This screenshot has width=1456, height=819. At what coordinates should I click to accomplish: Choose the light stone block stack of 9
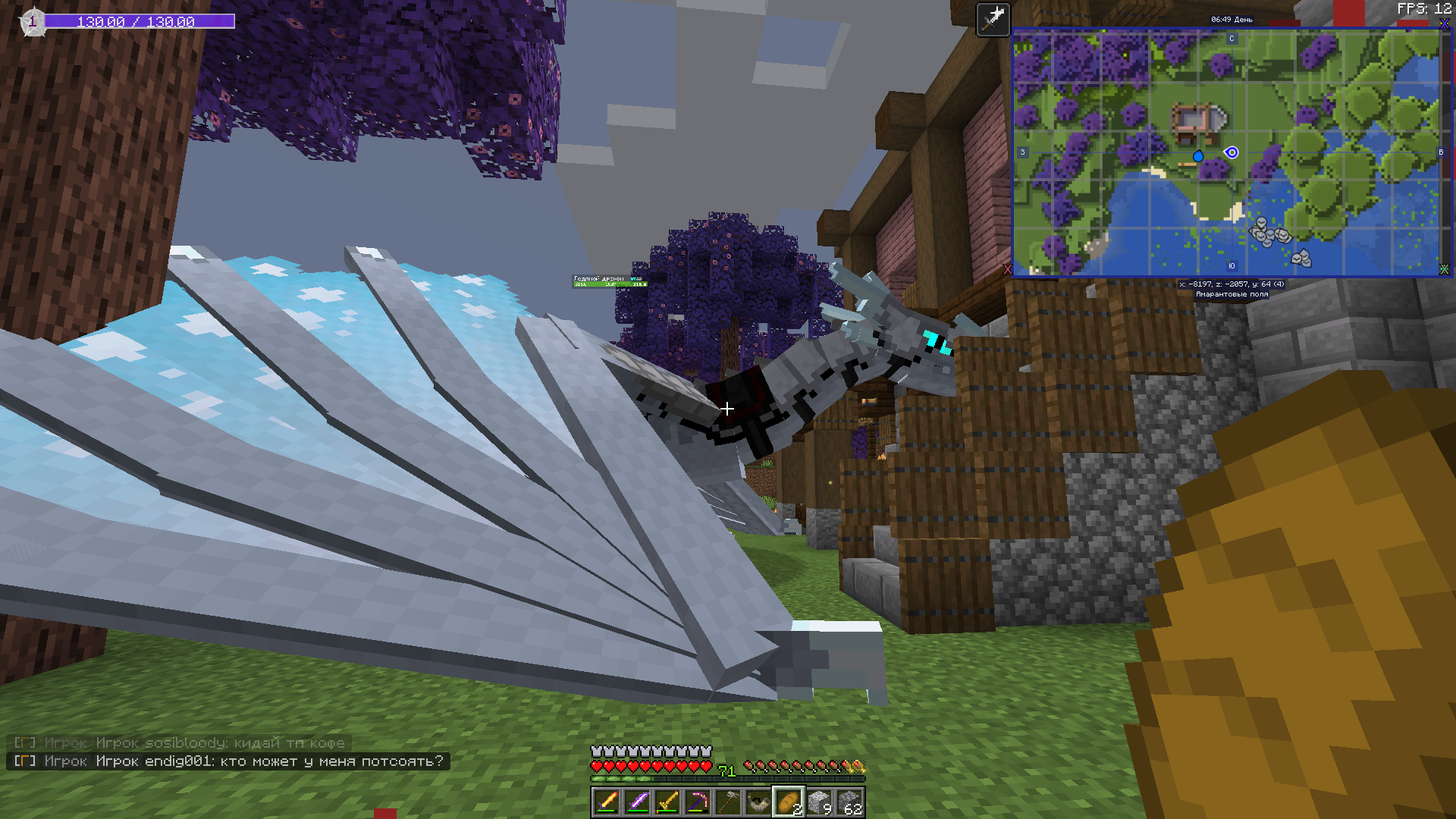tap(819, 802)
